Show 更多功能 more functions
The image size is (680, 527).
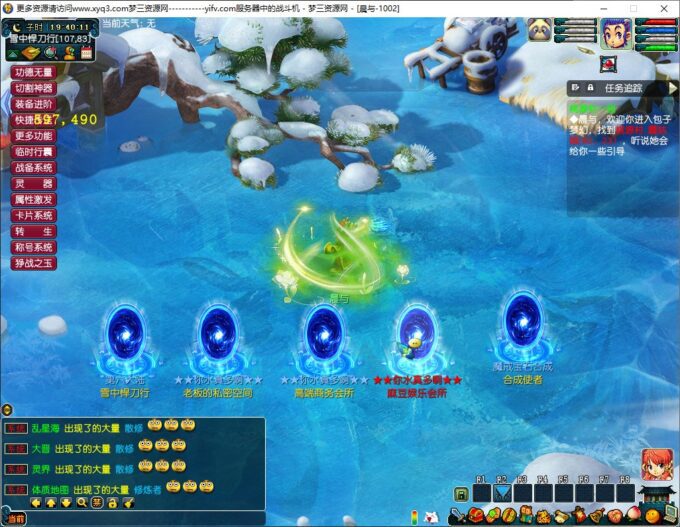pyautogui.click(x=34, y=136)
